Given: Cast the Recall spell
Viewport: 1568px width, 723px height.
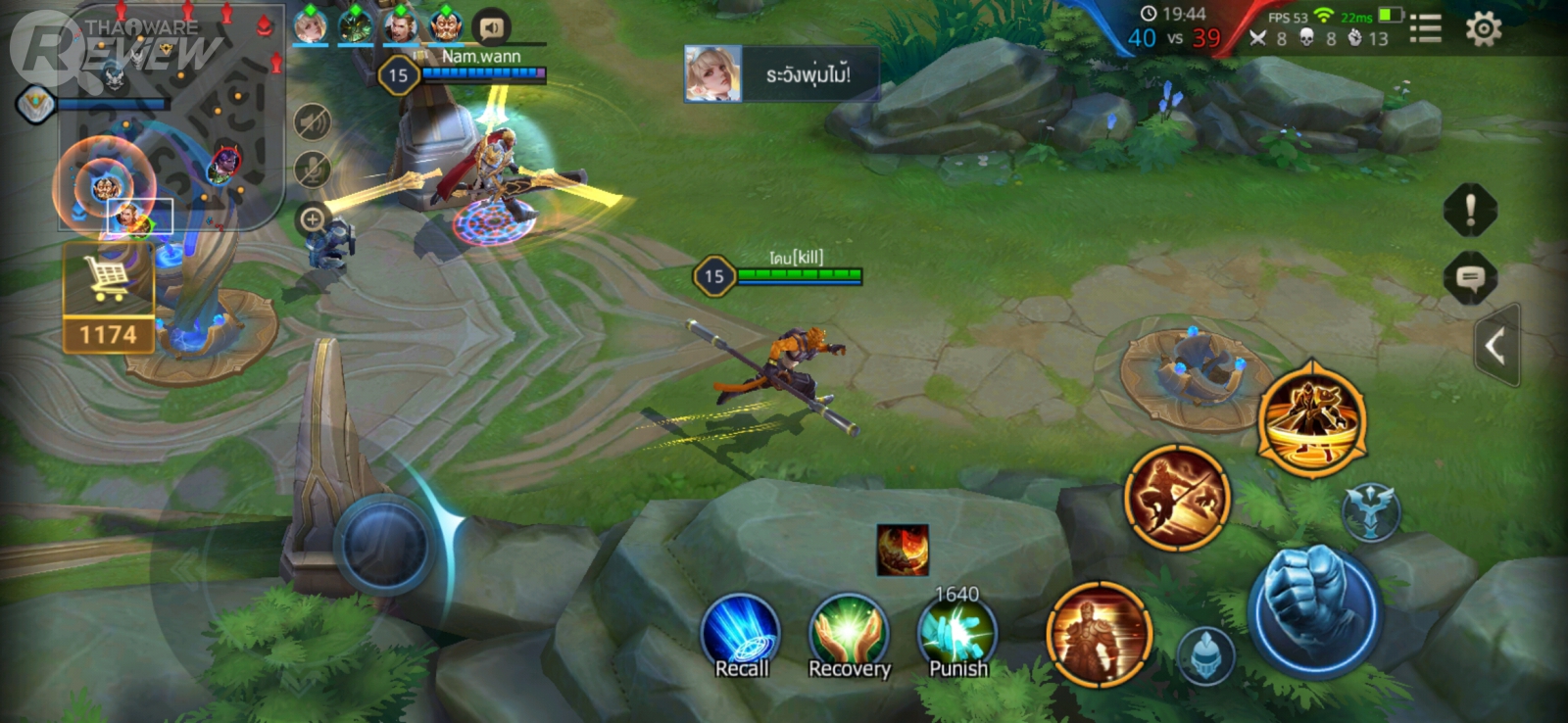Looking at the screenshot, I should [x=741, y=635].
